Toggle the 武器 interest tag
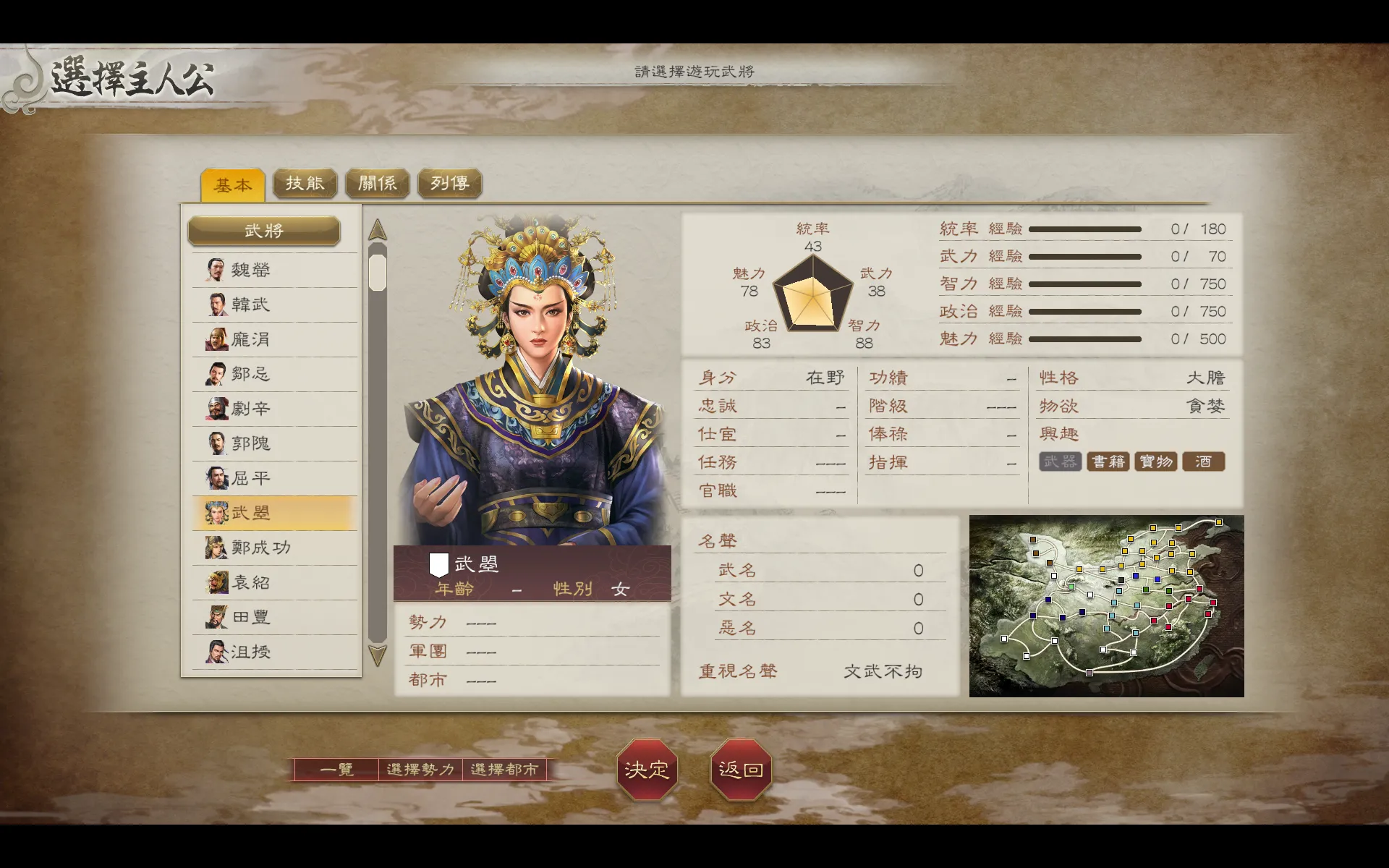Screen dimensions: 1389x868 [x=1059, y=461]
